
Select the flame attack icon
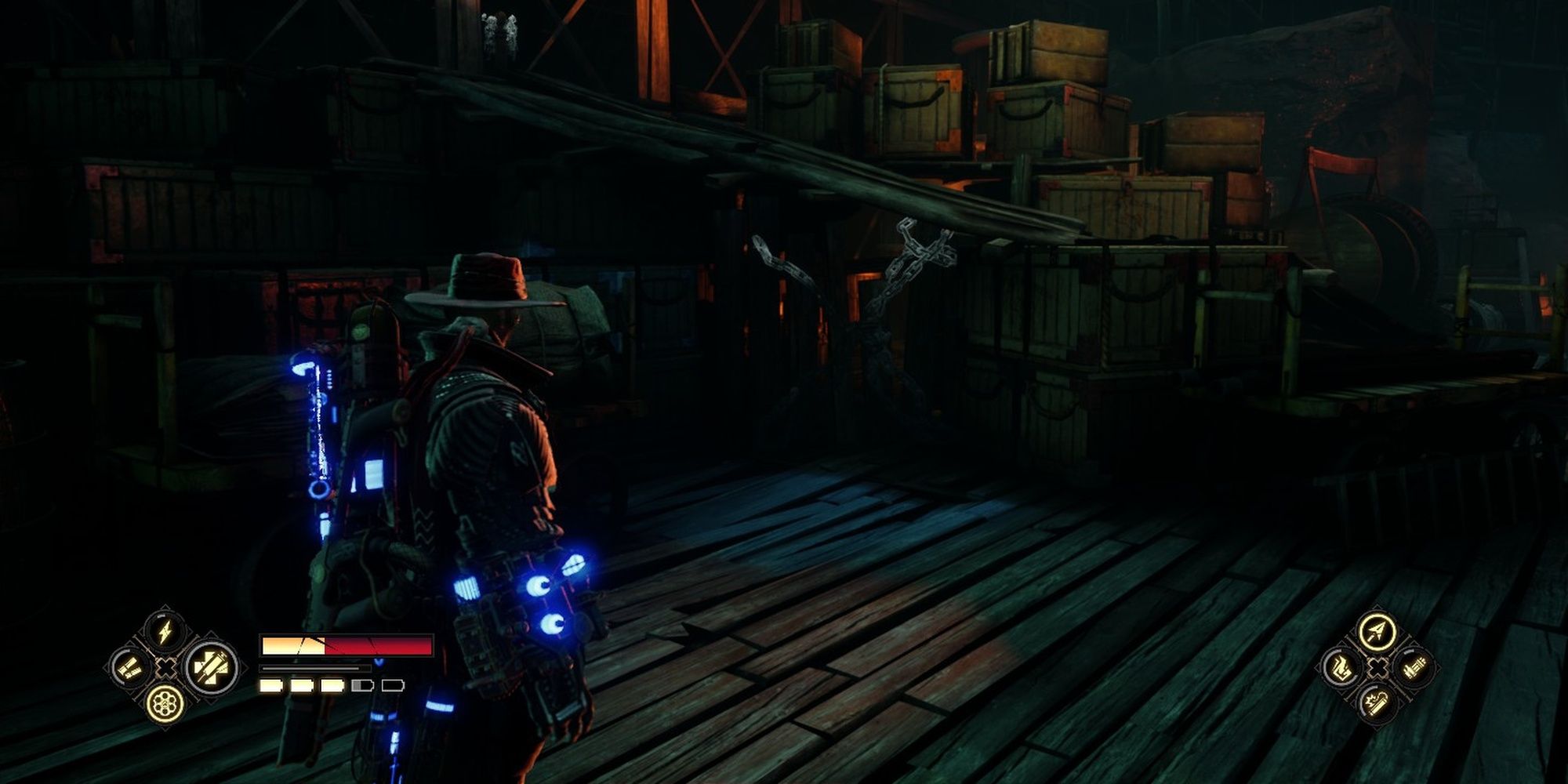1341,666
